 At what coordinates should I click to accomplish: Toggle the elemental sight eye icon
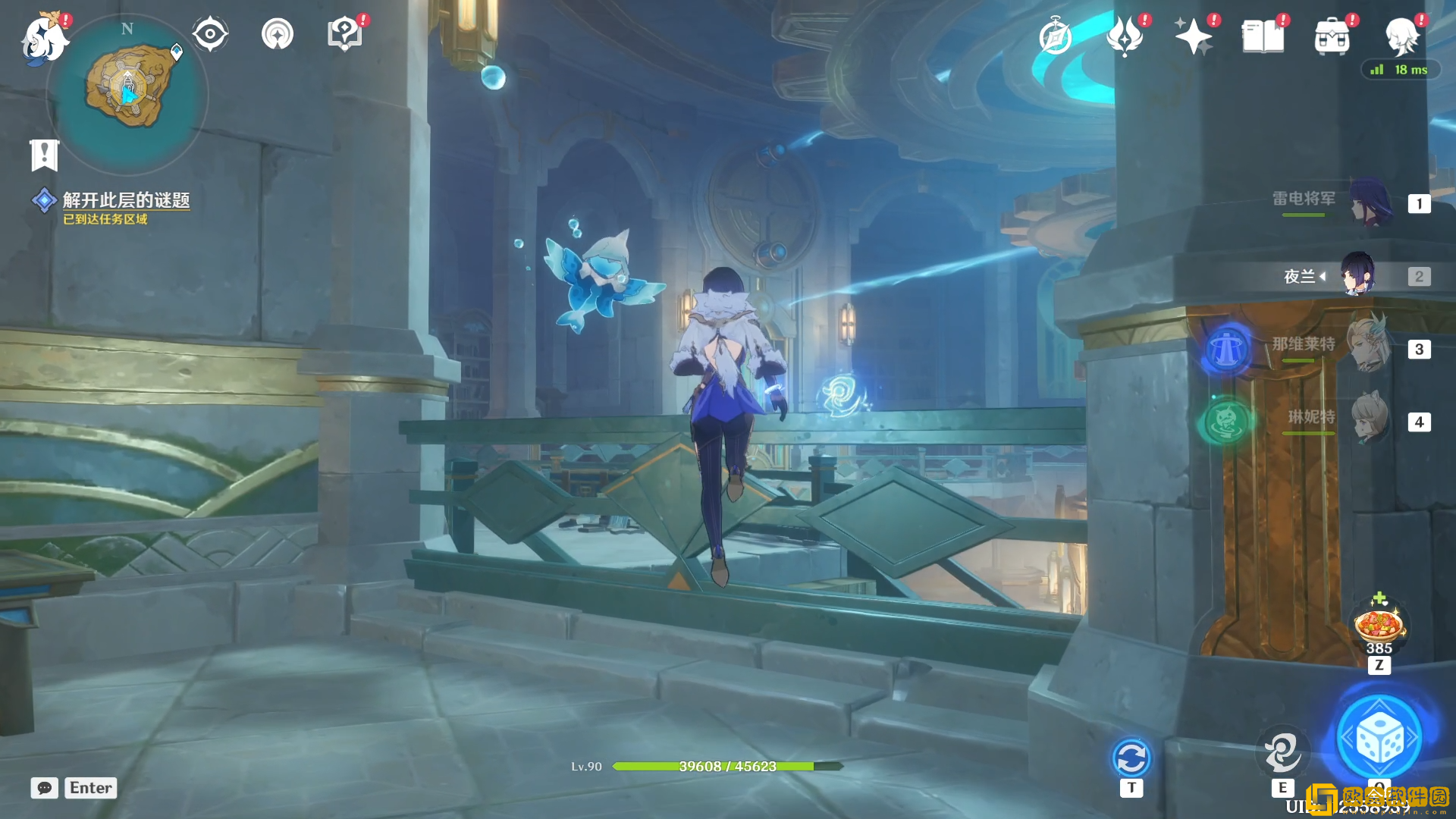210,34
